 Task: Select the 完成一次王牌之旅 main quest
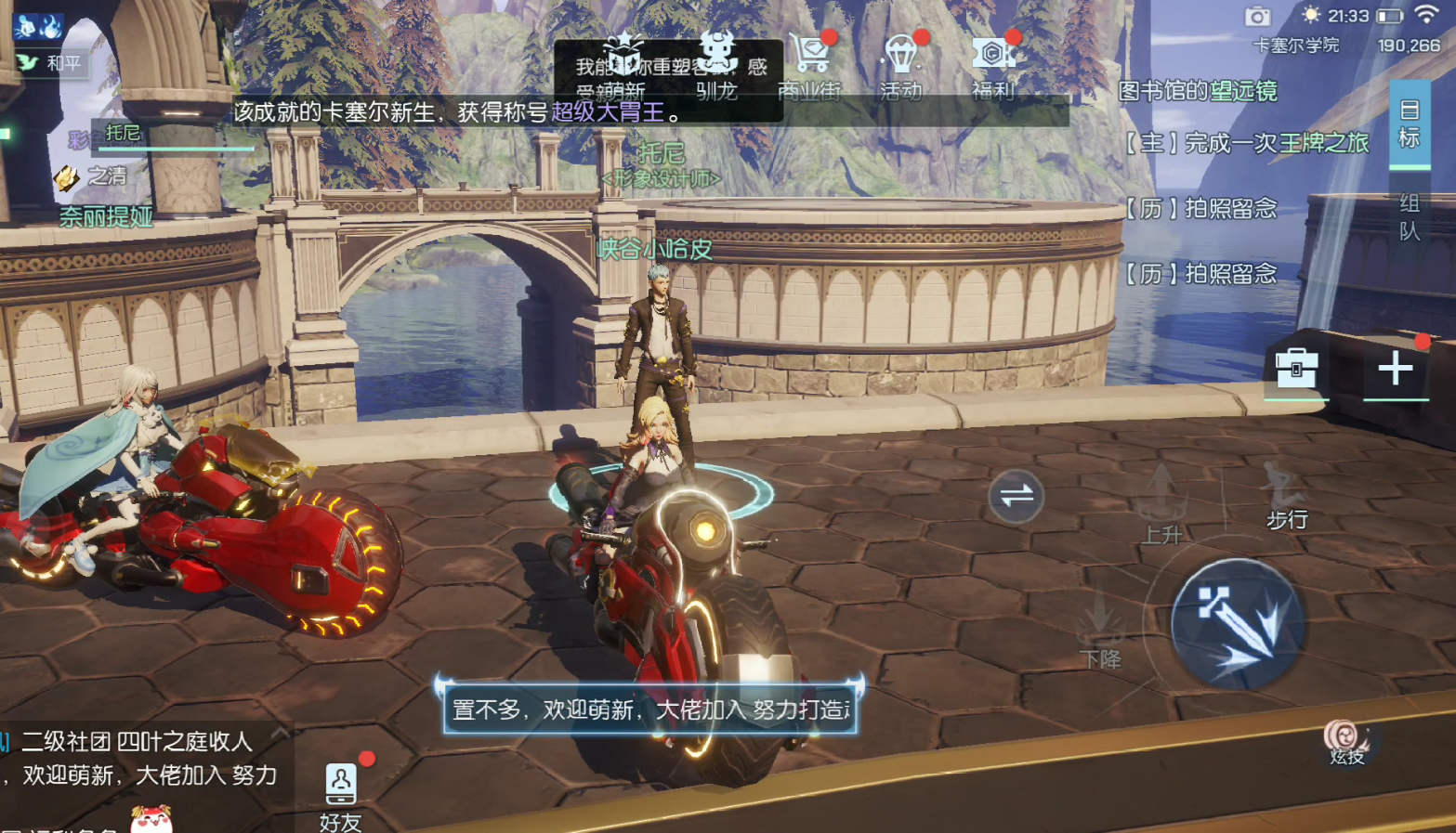click(1247, 143)
